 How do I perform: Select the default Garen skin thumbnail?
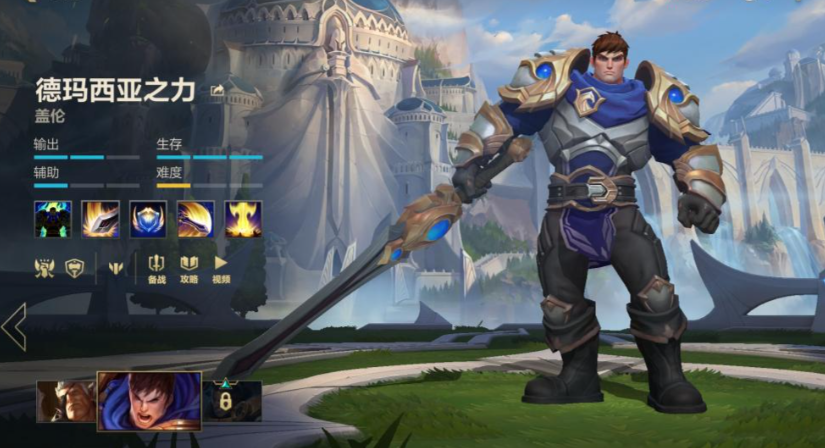pyautogui.click(x=149, y=400)
